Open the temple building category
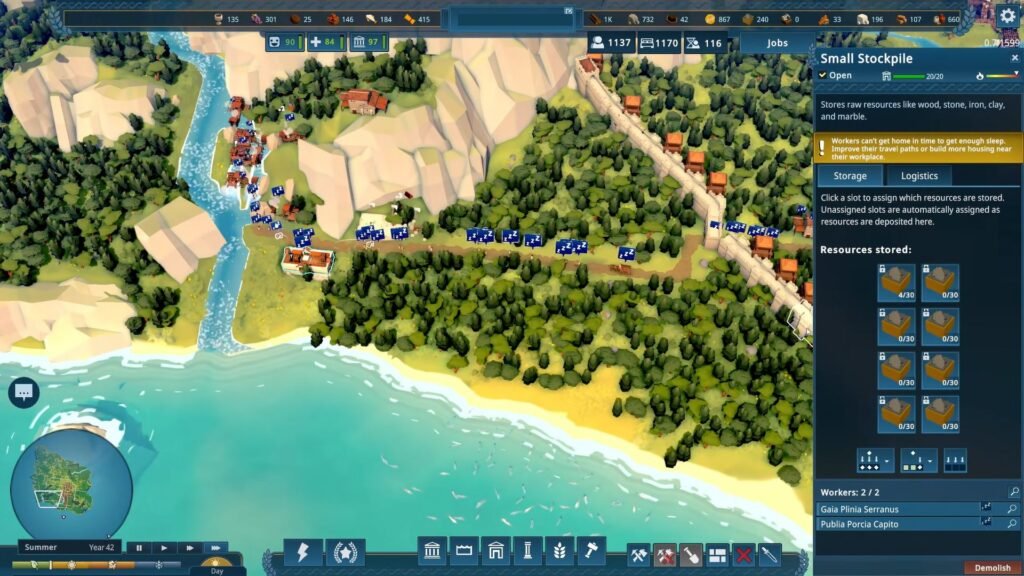 432,551
